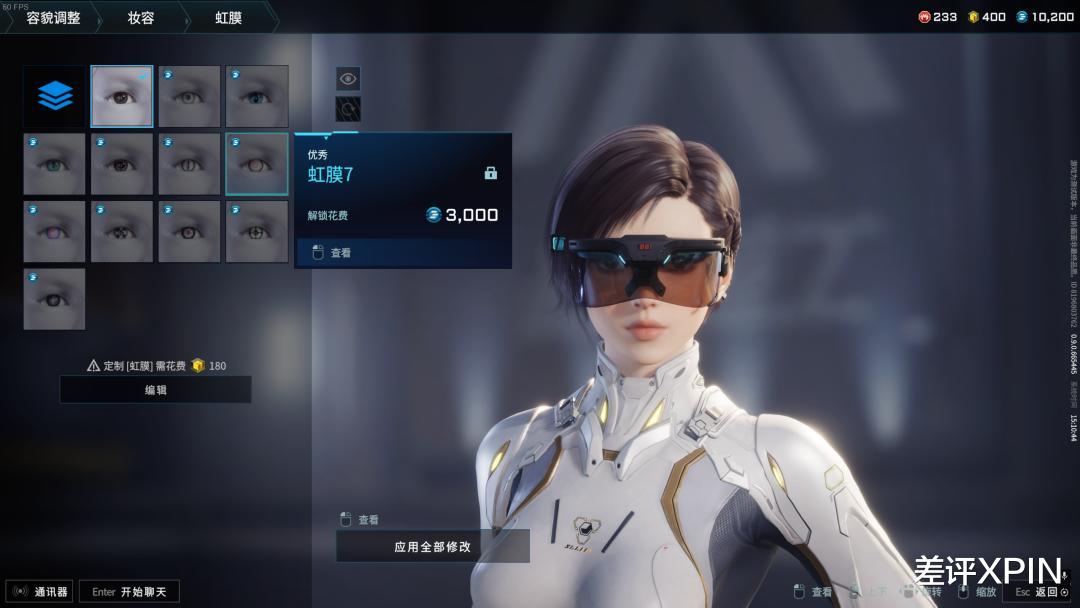Open the 通讯器 communicator
1080x608 pixels.
40,592
